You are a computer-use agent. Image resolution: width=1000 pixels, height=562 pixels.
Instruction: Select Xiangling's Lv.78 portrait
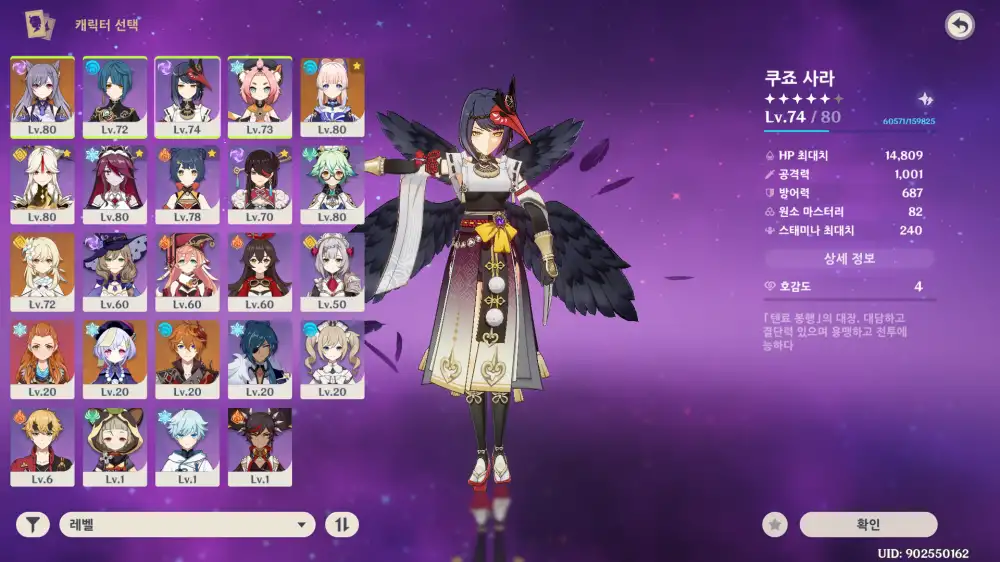[187, 183]
